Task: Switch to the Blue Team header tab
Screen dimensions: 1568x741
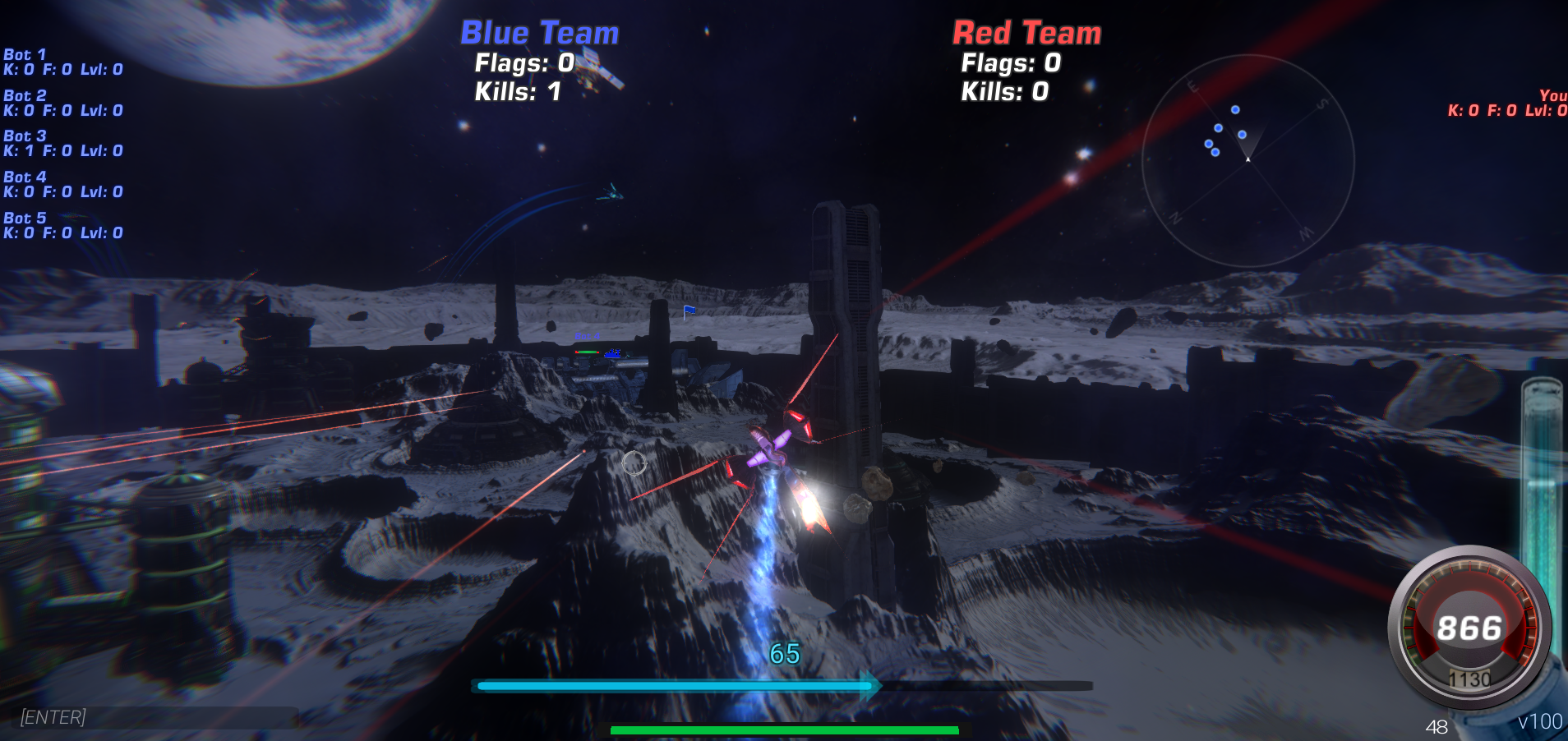Action: [x=538, y=33]
